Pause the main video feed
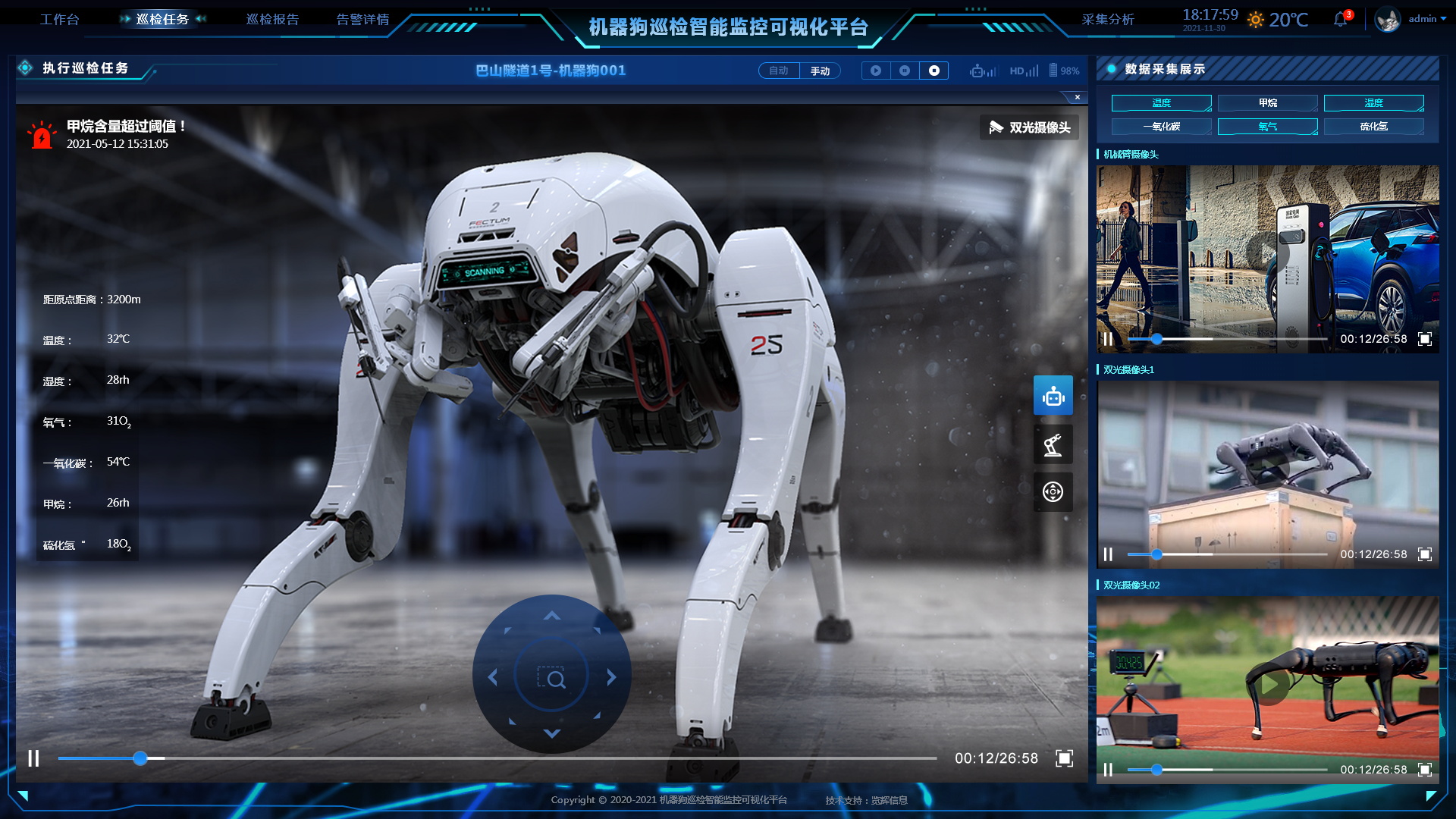Image resolution: width=1456 pixels, height=819 pixels. pyautogui.click(x=33, y=758)
